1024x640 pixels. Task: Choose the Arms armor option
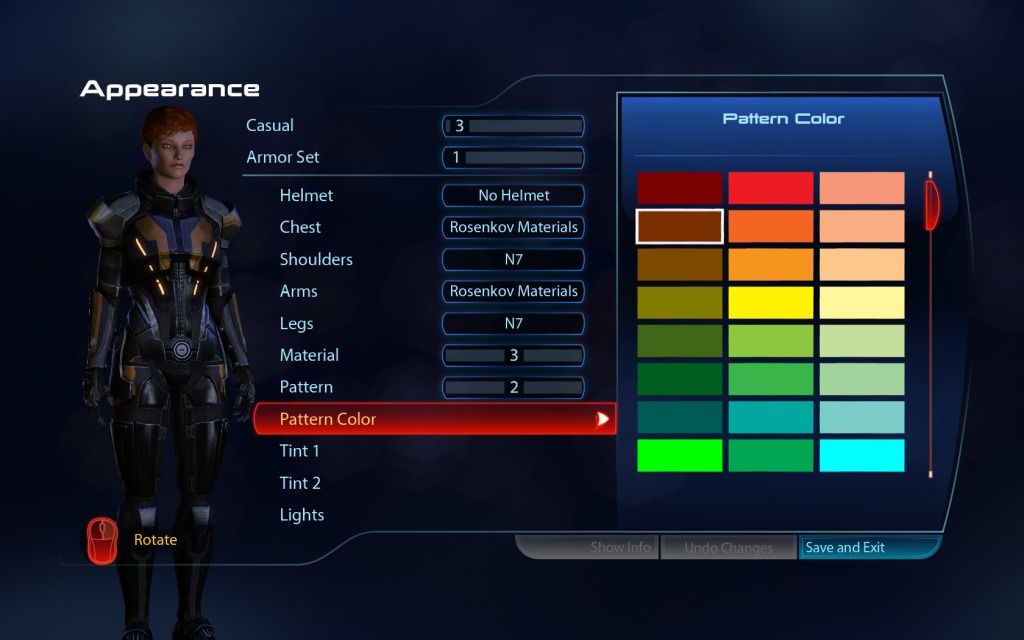point(298,292)
